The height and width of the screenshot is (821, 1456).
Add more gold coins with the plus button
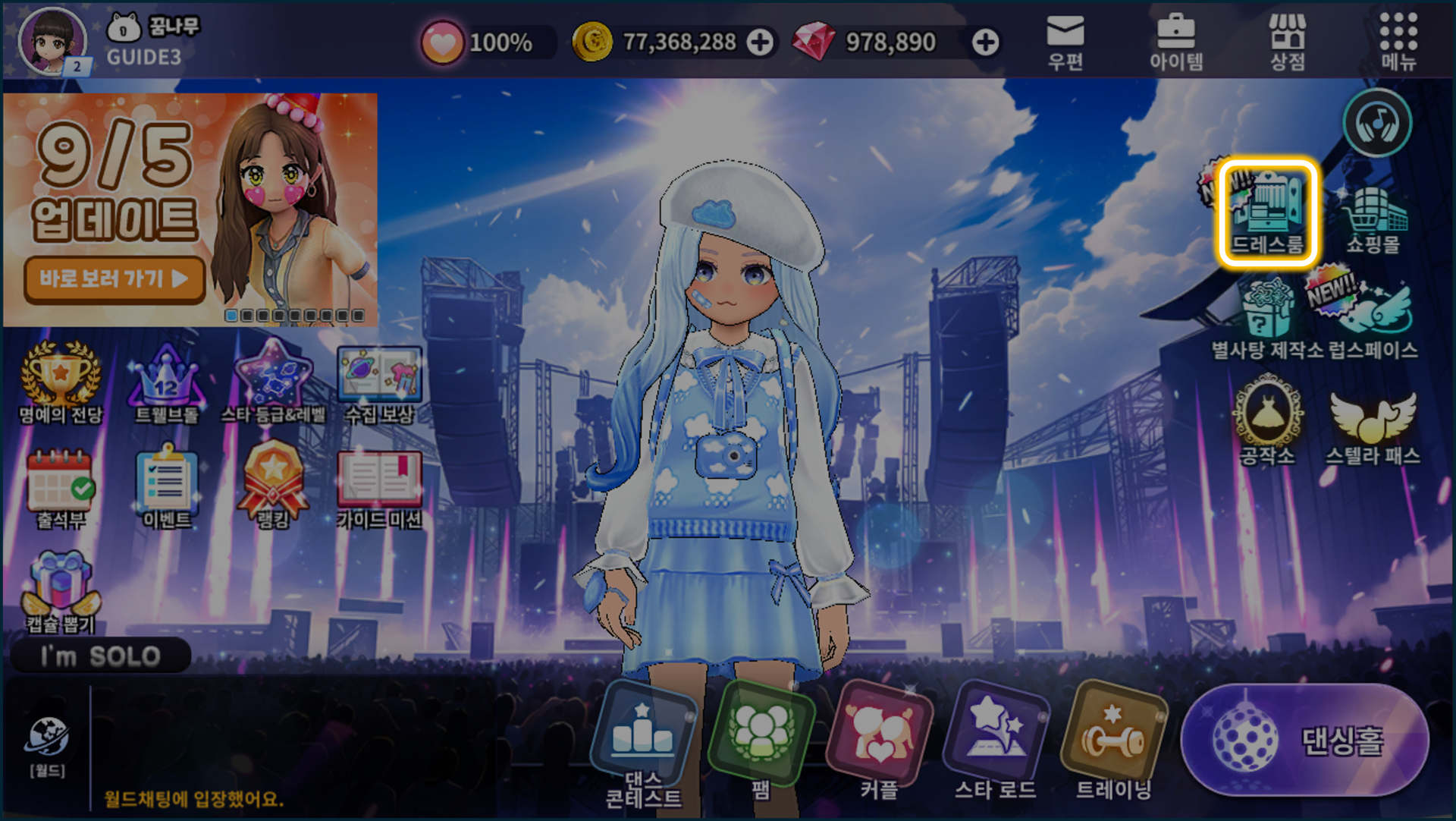pos(760,42)
